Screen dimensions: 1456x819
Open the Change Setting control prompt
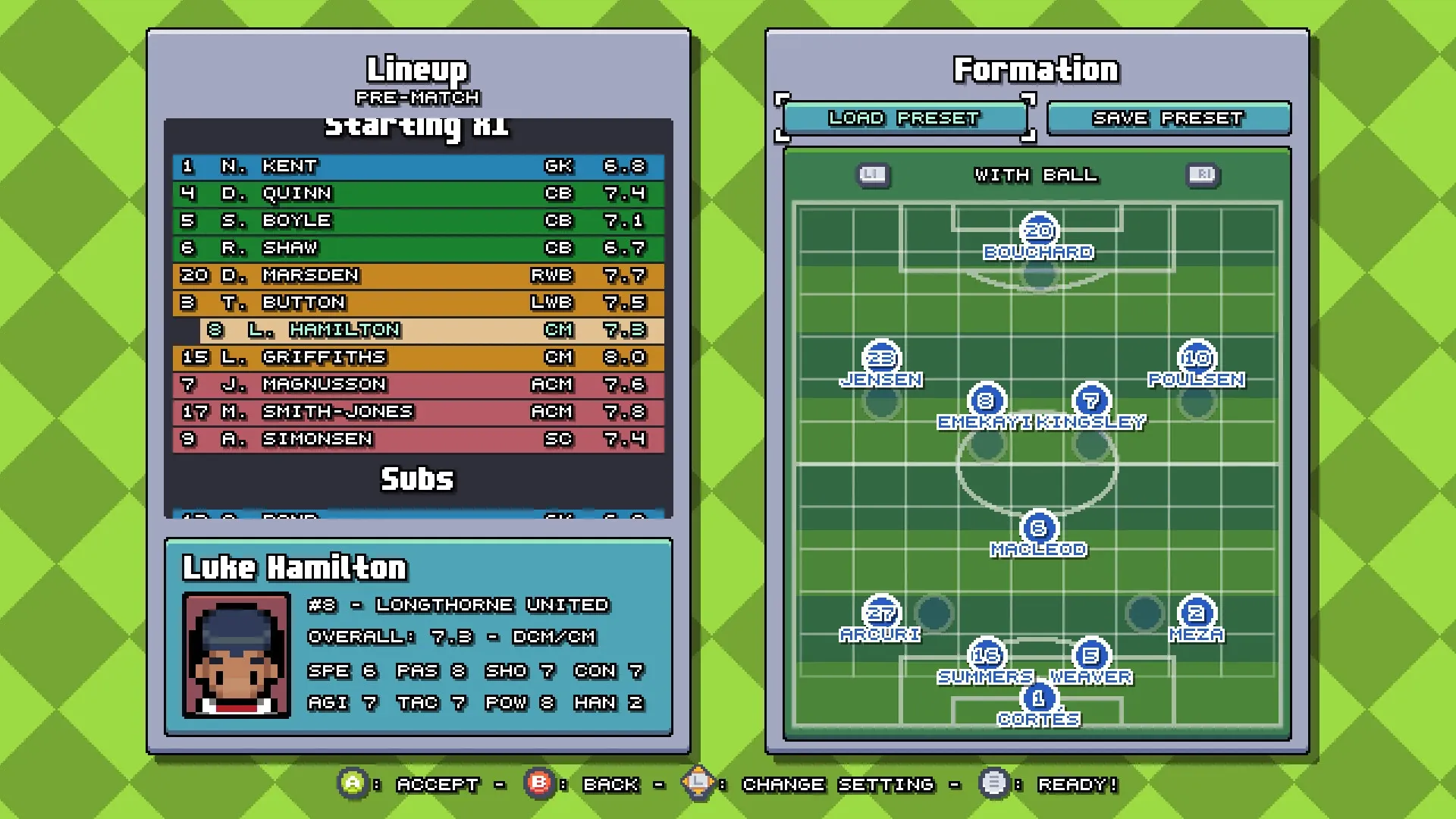[698, 784]
